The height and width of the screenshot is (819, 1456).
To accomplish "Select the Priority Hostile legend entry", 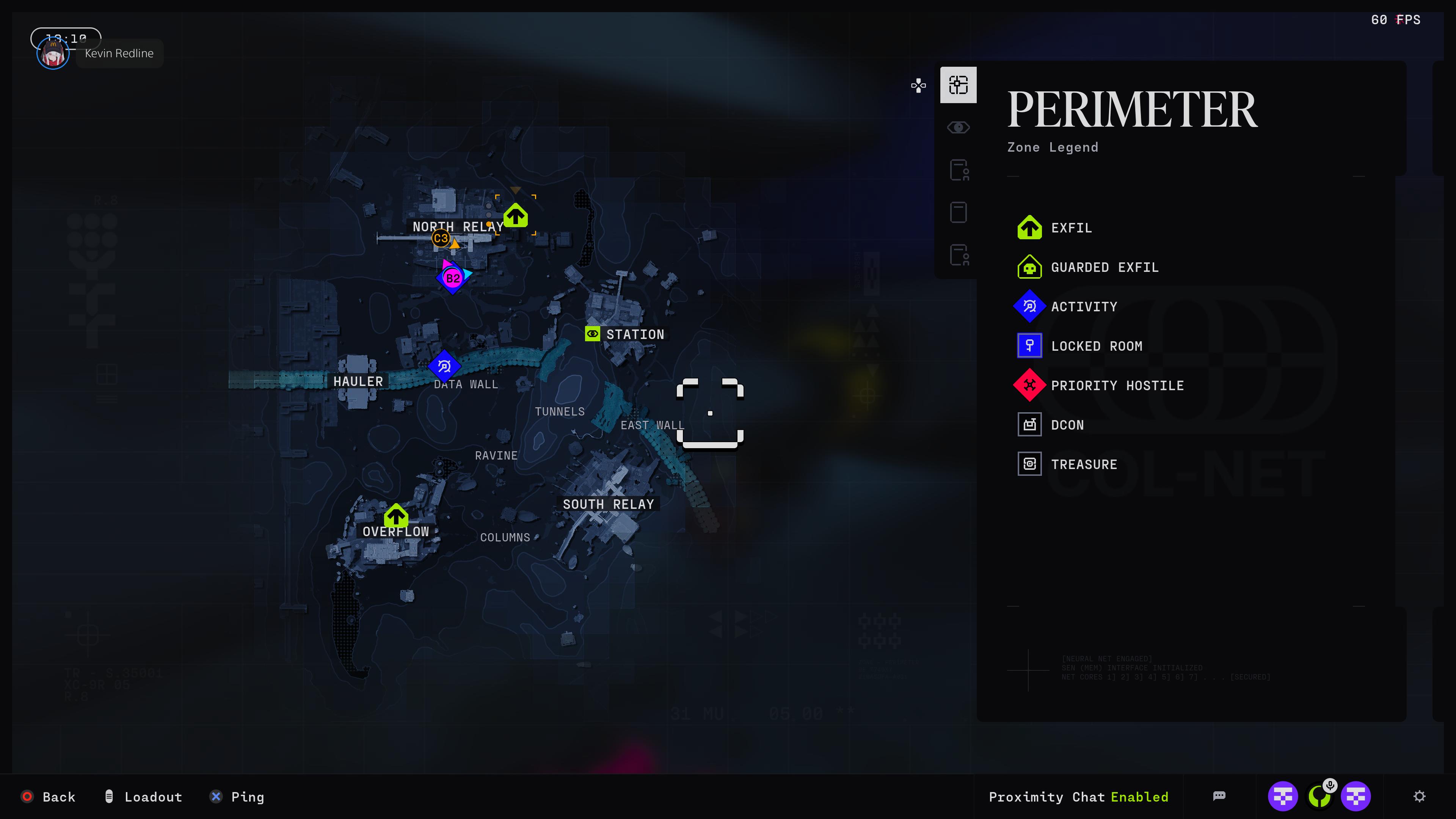I will (x=1116, y=386).
